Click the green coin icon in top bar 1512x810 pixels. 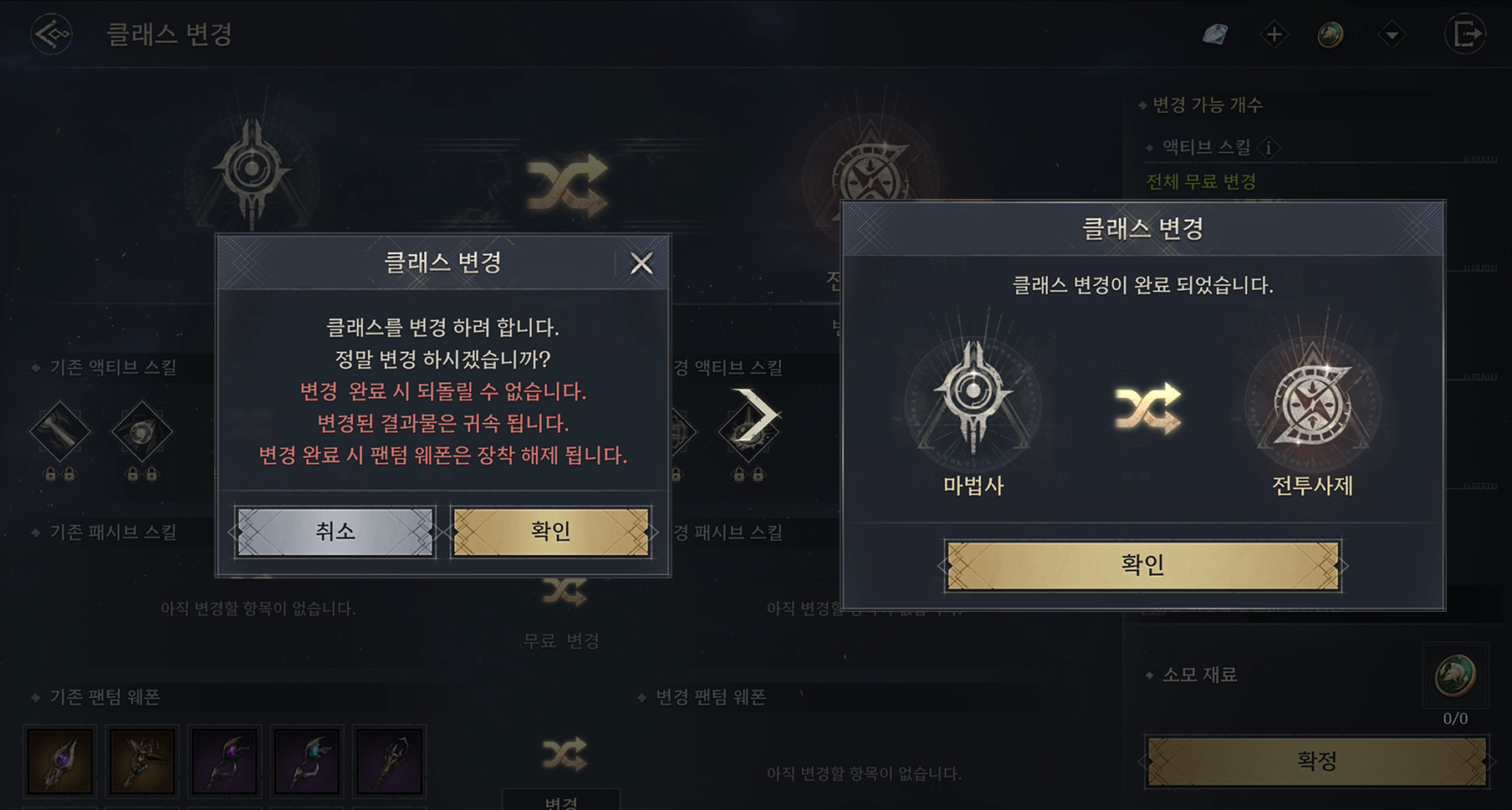1331,34
